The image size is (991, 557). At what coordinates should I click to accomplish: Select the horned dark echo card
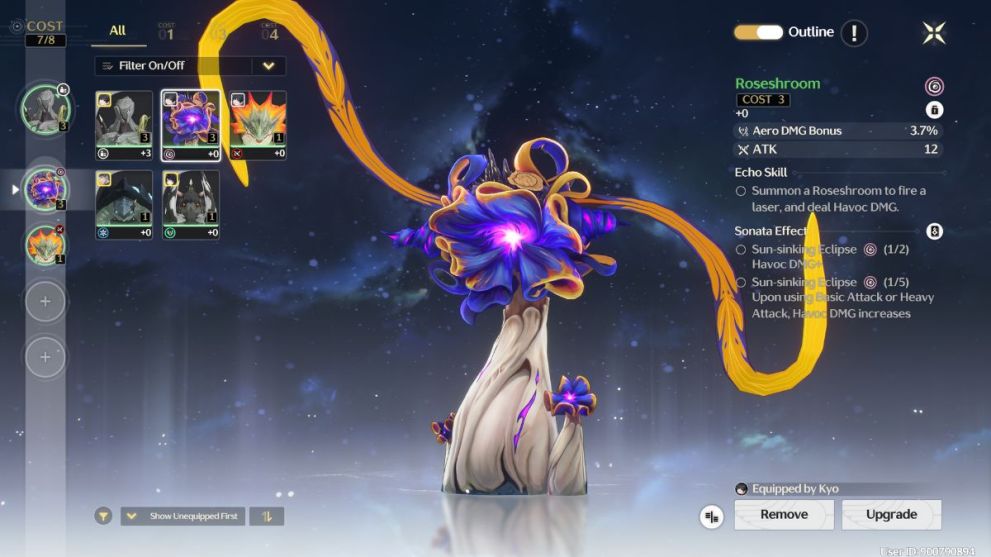click(191, 205)
